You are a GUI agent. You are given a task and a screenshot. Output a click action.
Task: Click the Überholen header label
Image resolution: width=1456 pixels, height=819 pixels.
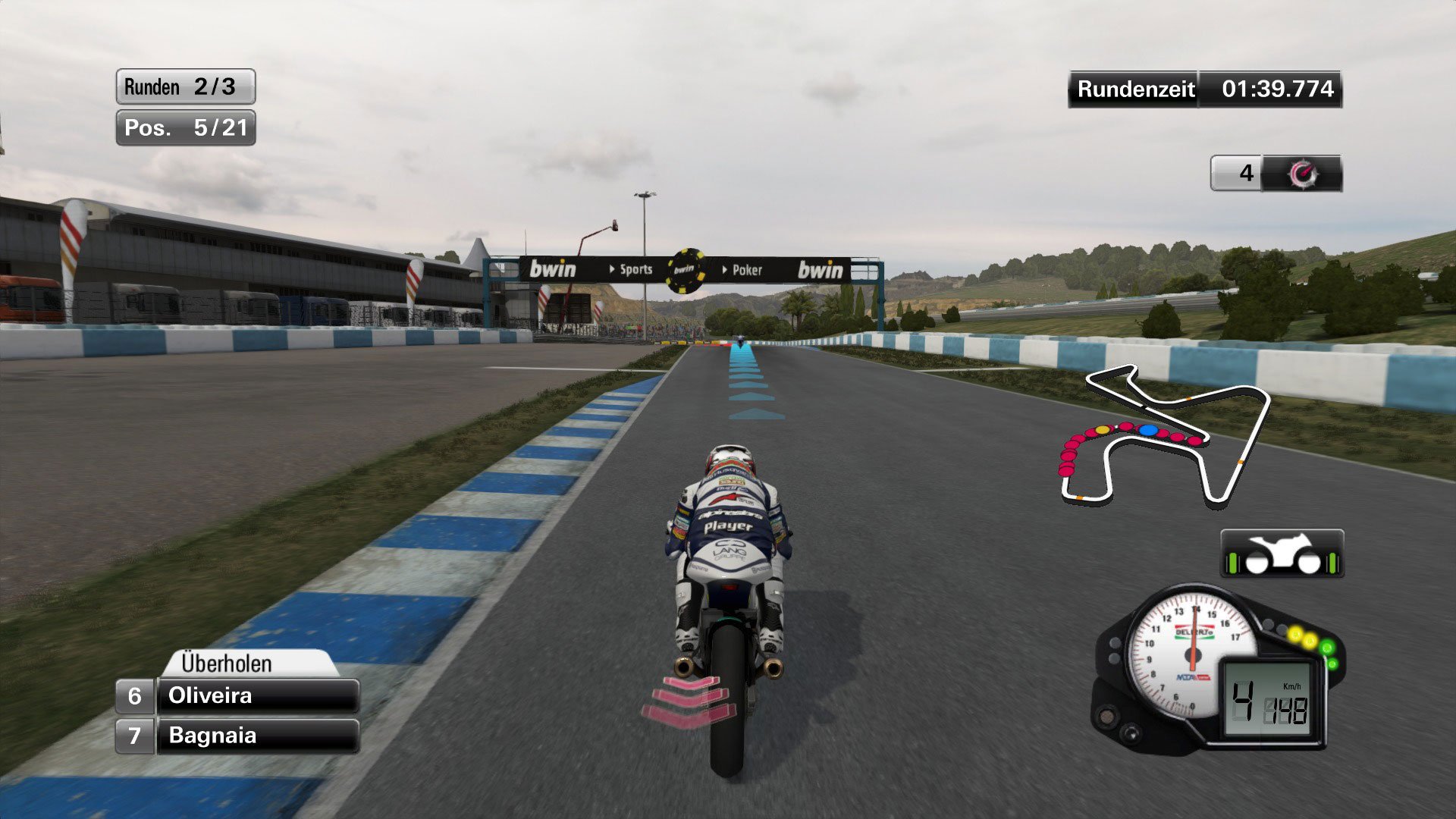click(x=227, y=664)
